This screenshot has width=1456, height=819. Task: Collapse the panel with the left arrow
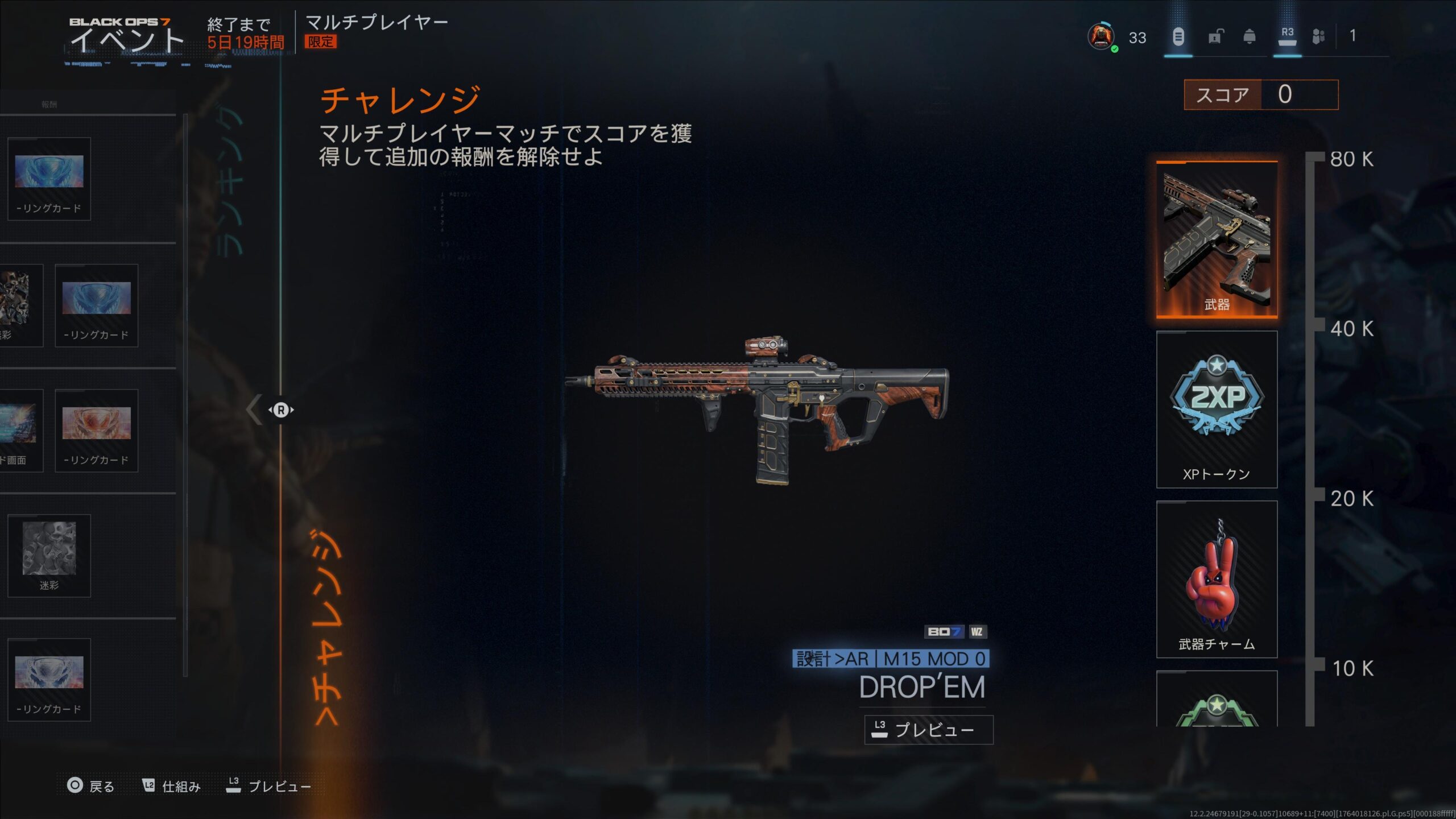254,409
